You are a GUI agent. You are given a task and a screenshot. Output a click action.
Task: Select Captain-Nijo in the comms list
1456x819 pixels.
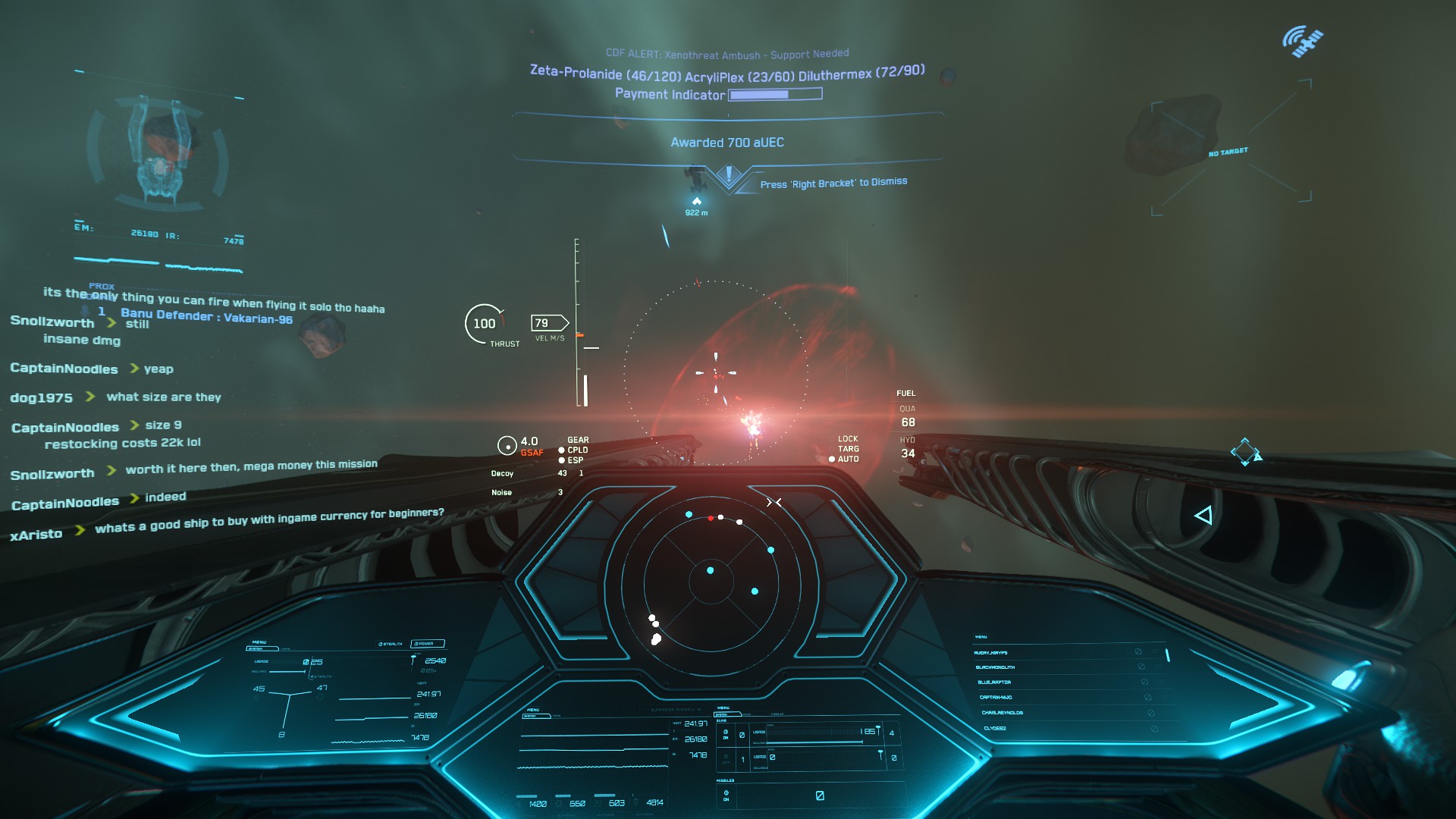(x=996, y=698)
